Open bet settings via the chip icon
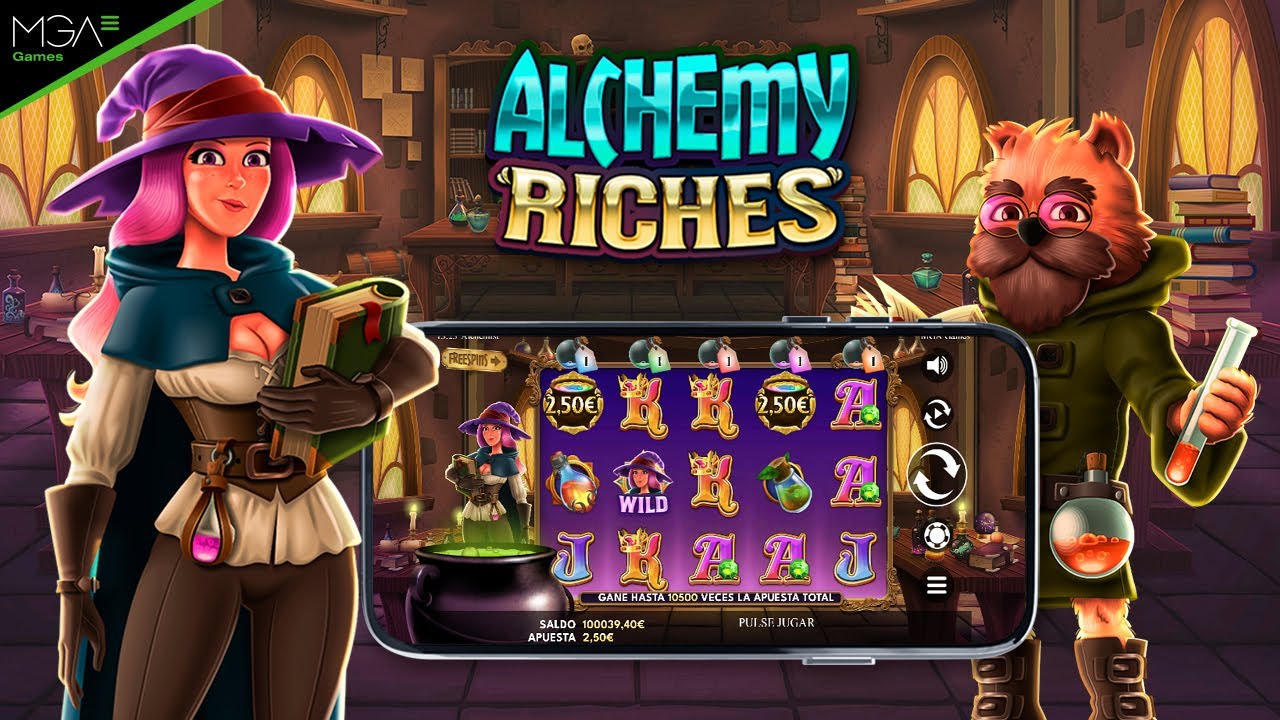The width and height of the screenshot is (1280, 720). 934,534
